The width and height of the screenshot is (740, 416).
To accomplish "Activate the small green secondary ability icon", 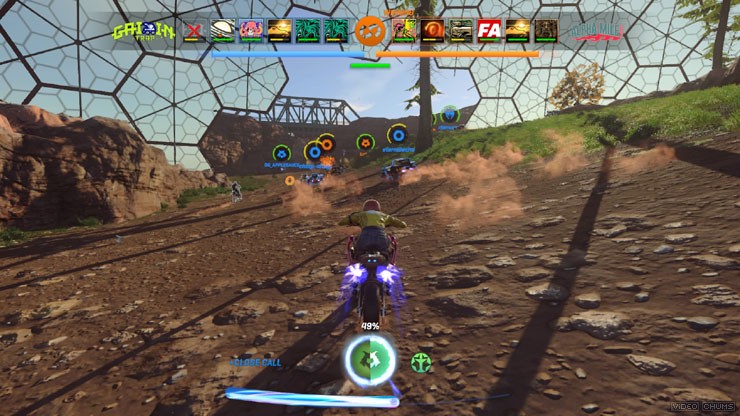I will pyautogui.click(x=420, y=362).
